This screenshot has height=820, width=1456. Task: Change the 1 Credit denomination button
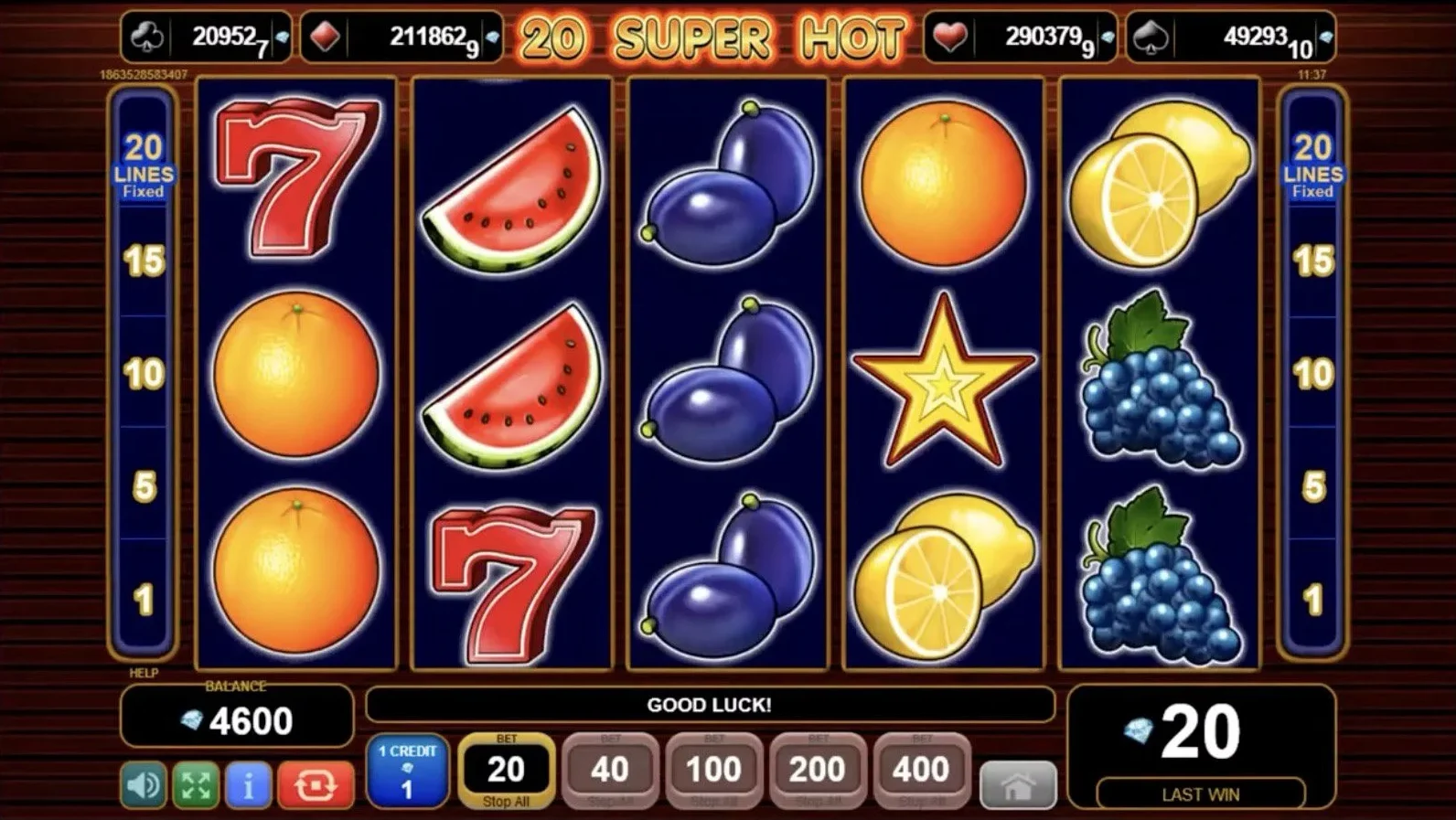pyautogui.click(x=407, y=770)
